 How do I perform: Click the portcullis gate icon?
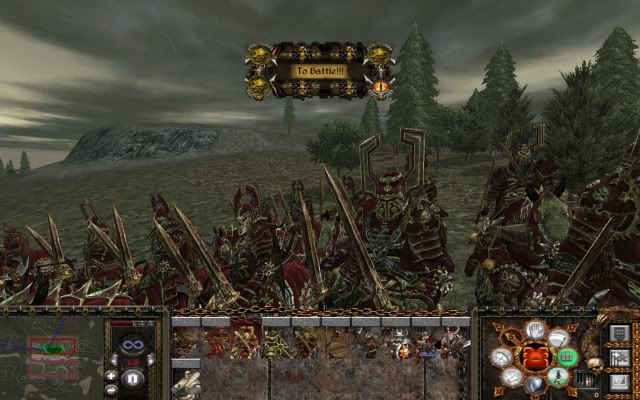(x=587, y=380)
